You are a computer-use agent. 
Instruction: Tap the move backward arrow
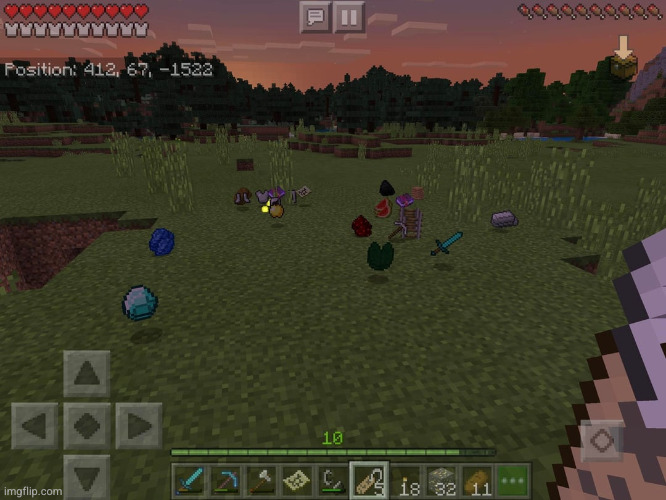(87, 476)
